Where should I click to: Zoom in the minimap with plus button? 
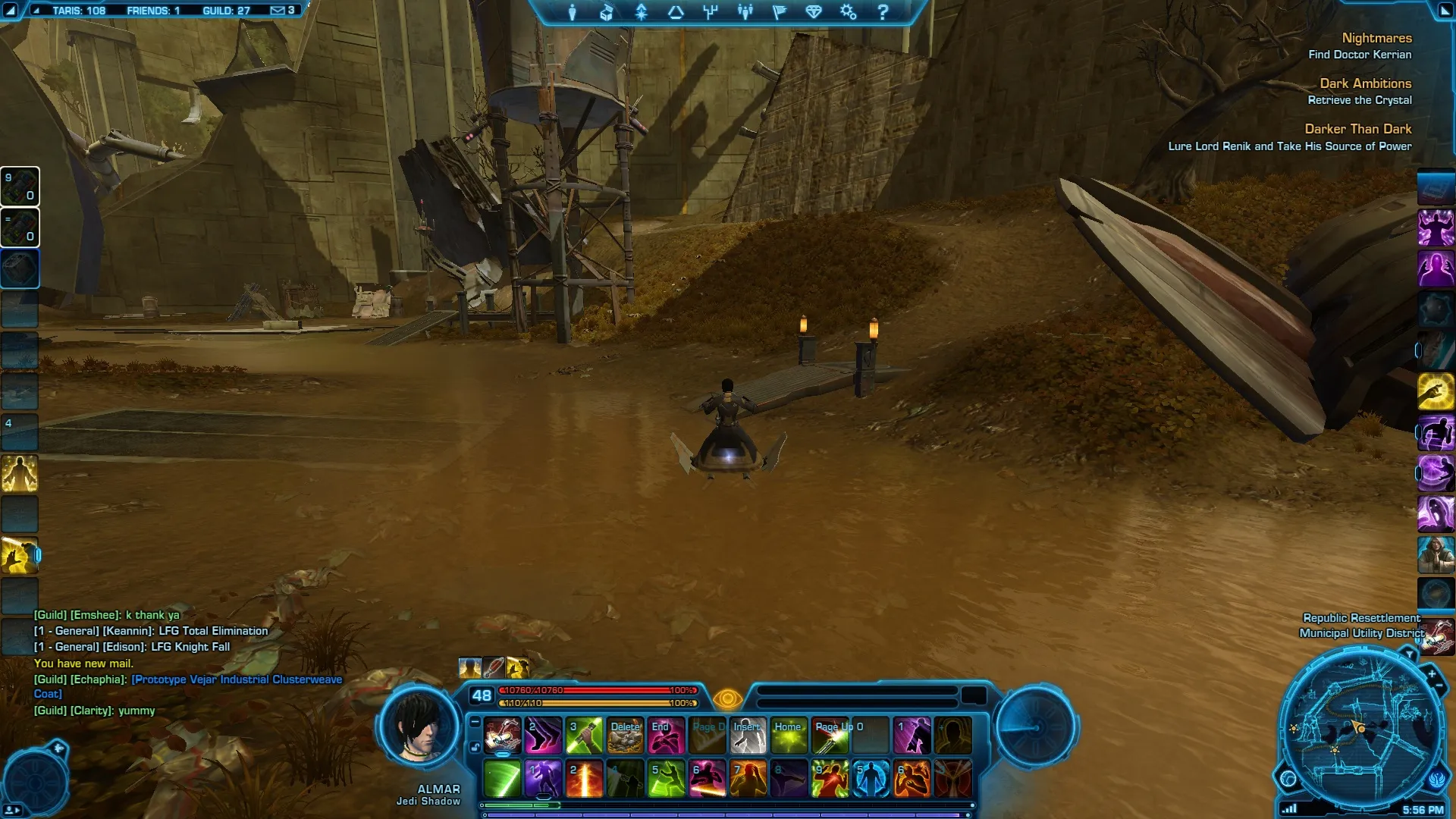[1431, 673]
